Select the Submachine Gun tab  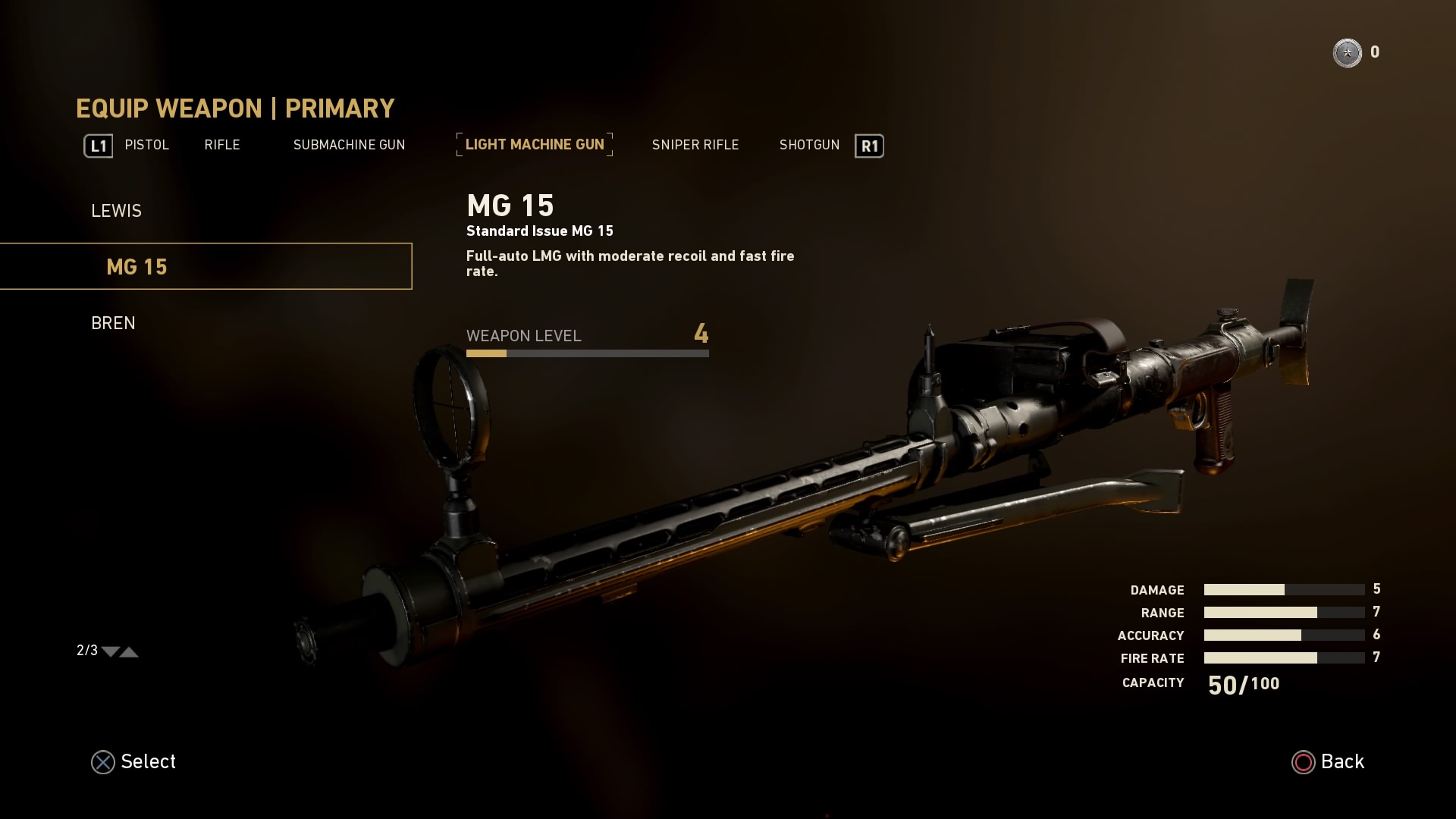click(x=349, y=145)
